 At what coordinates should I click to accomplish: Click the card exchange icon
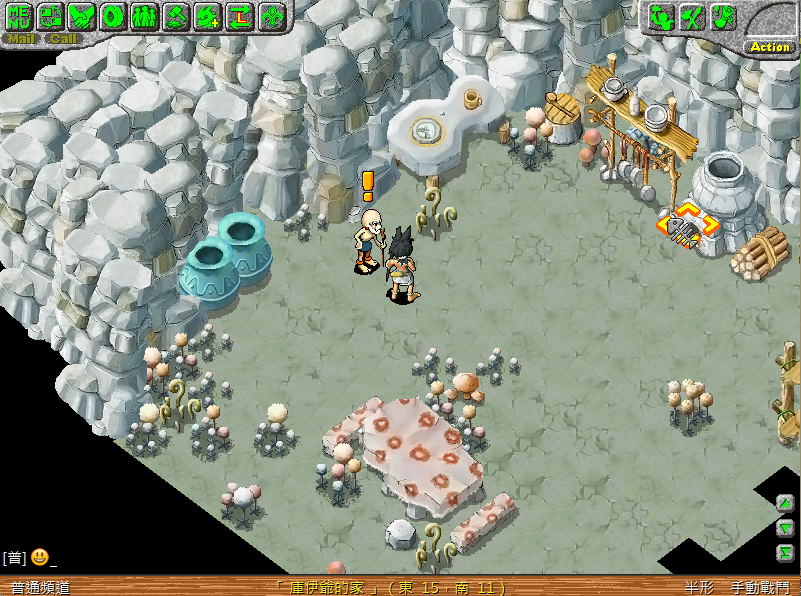pyautogui.click(x=50, y=16)
